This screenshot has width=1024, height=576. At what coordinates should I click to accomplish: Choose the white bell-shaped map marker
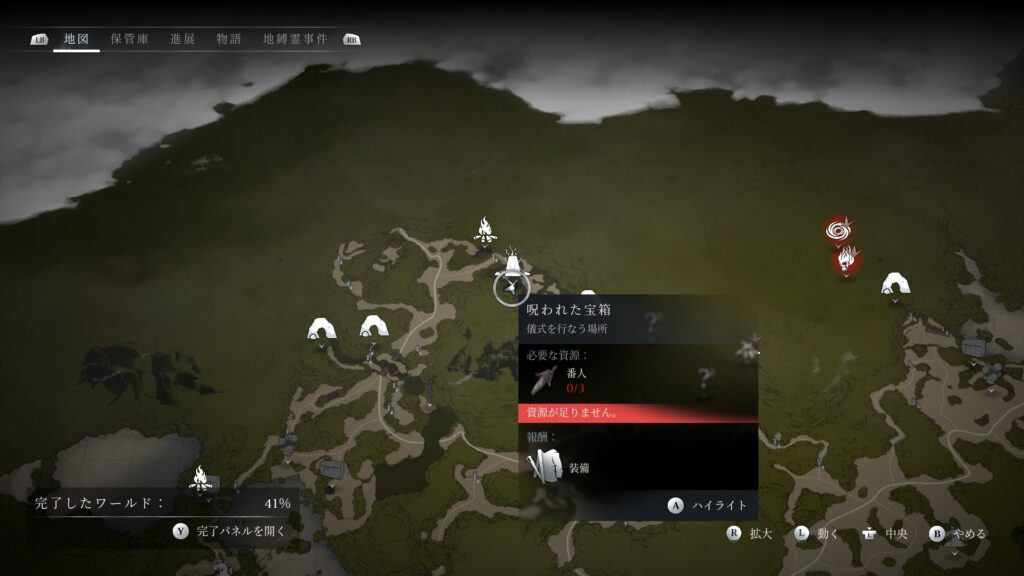512,264
